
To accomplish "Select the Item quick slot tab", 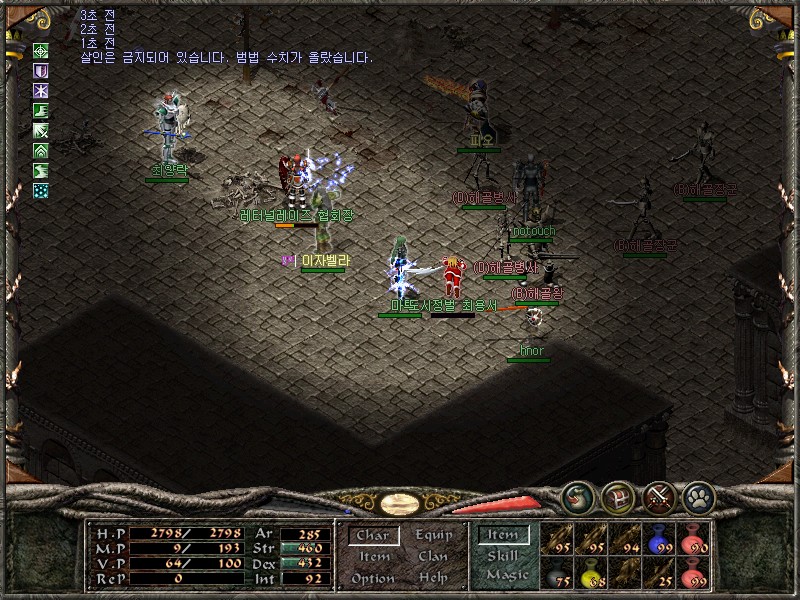I will [x=502, y=535].
